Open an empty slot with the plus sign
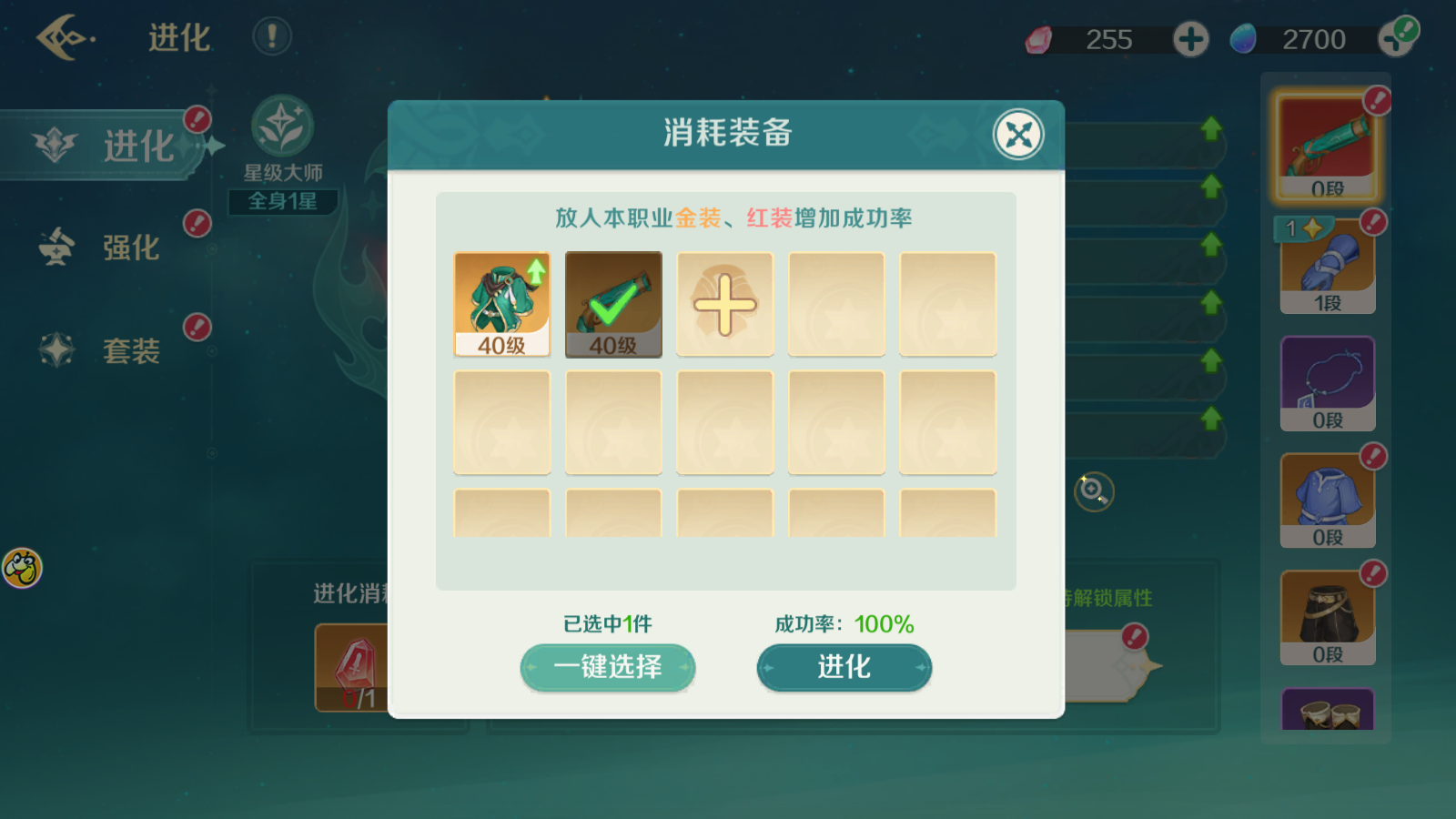The width and height of the screenshot is (1456, 819). point(724,305)
